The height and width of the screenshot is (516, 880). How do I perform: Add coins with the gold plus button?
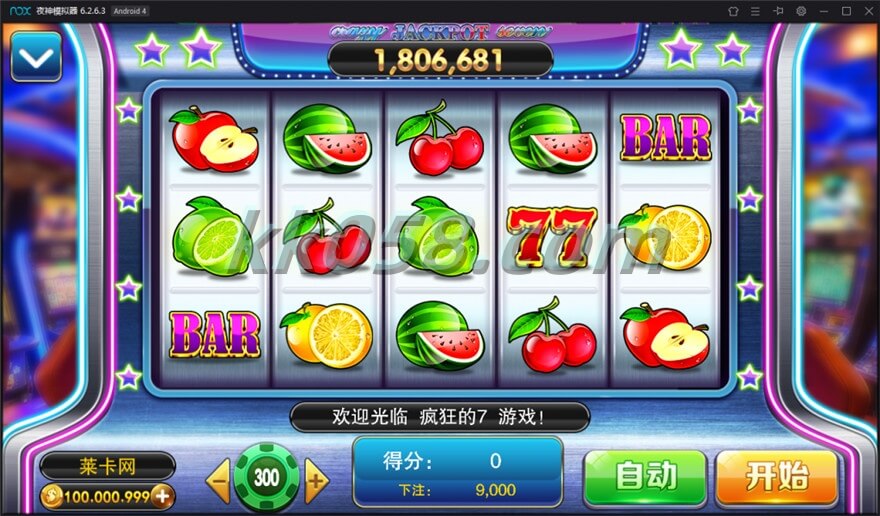pos(161,496)
